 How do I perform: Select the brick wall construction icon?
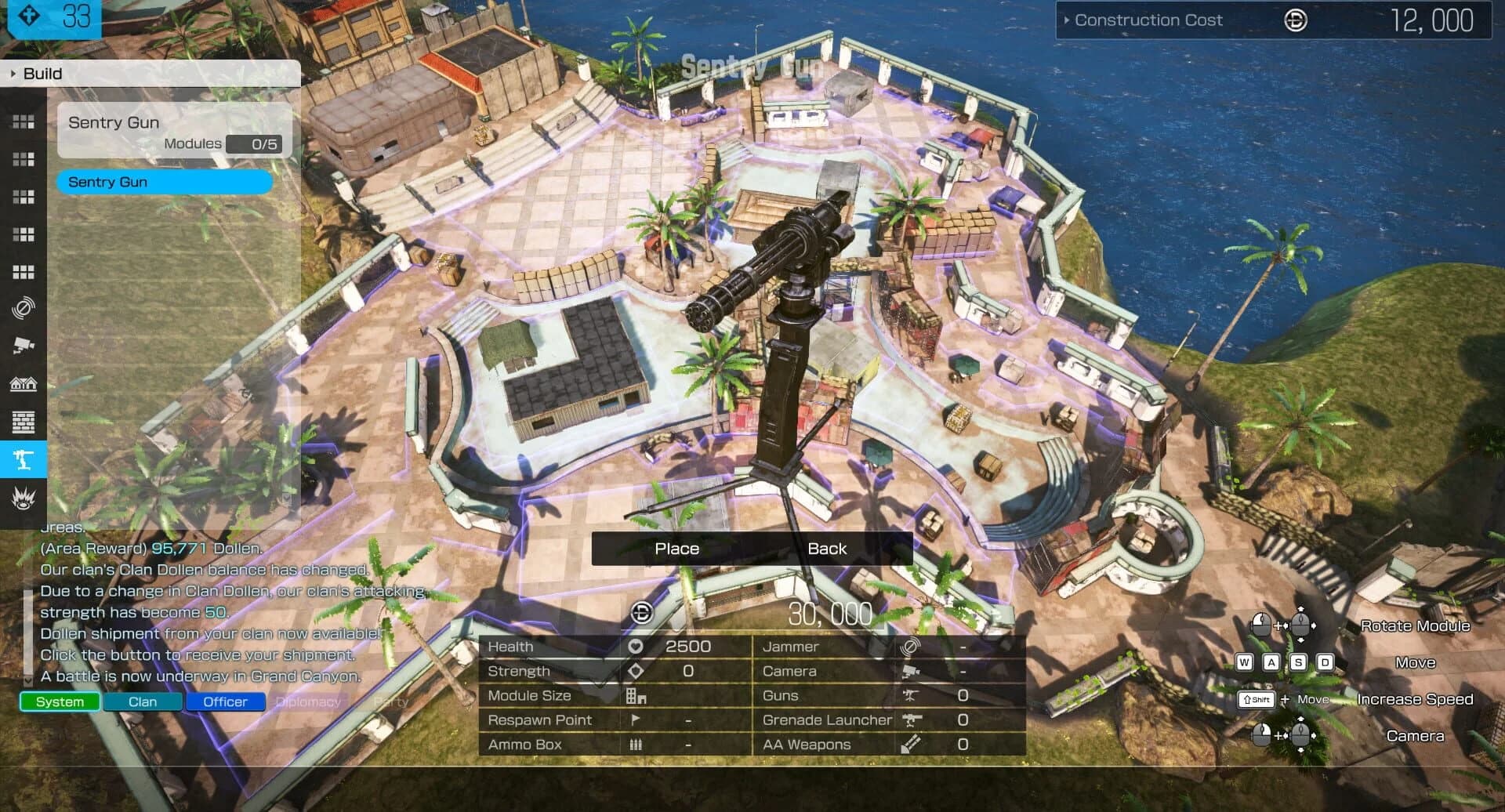pos(24,422)
